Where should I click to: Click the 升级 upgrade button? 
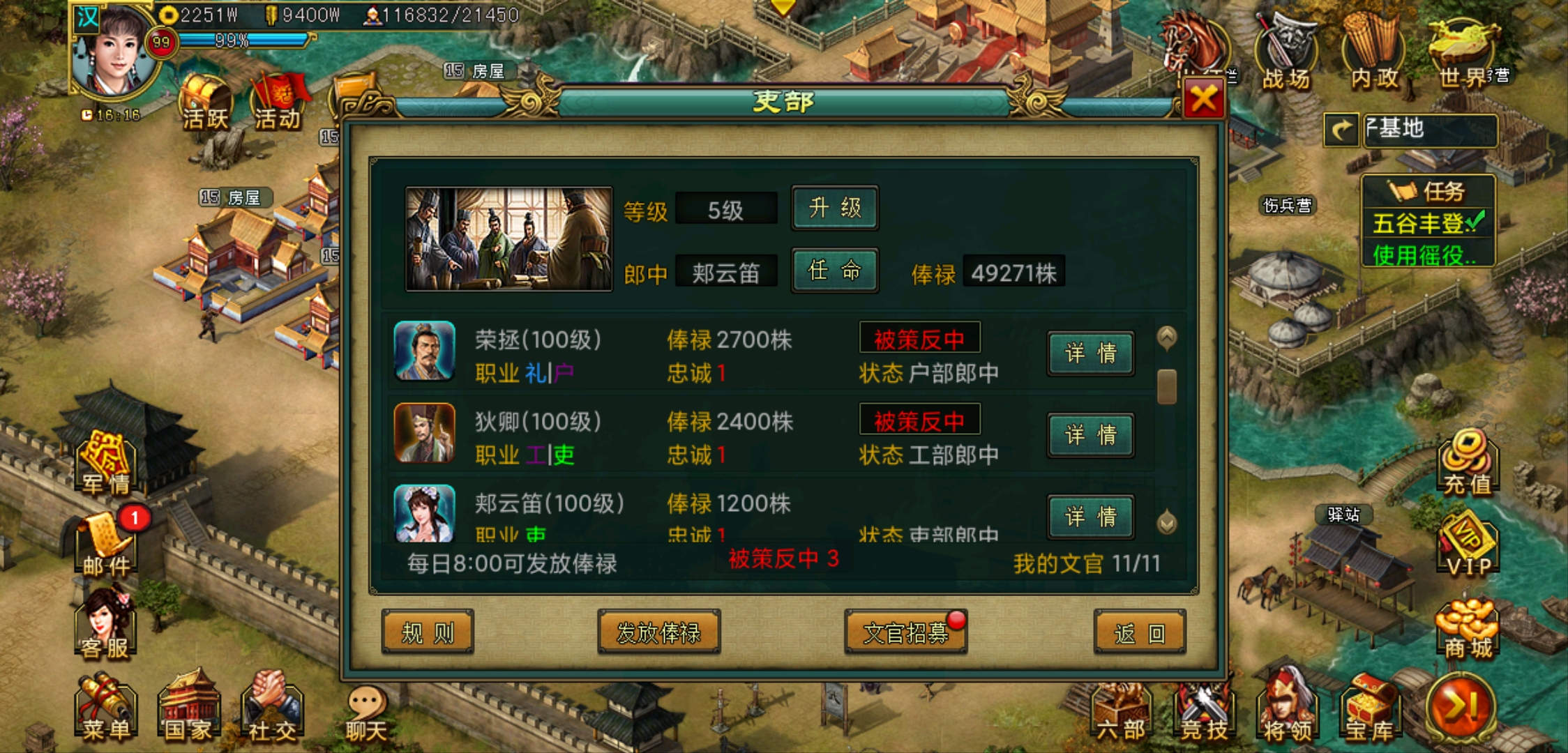pos(834,208)
